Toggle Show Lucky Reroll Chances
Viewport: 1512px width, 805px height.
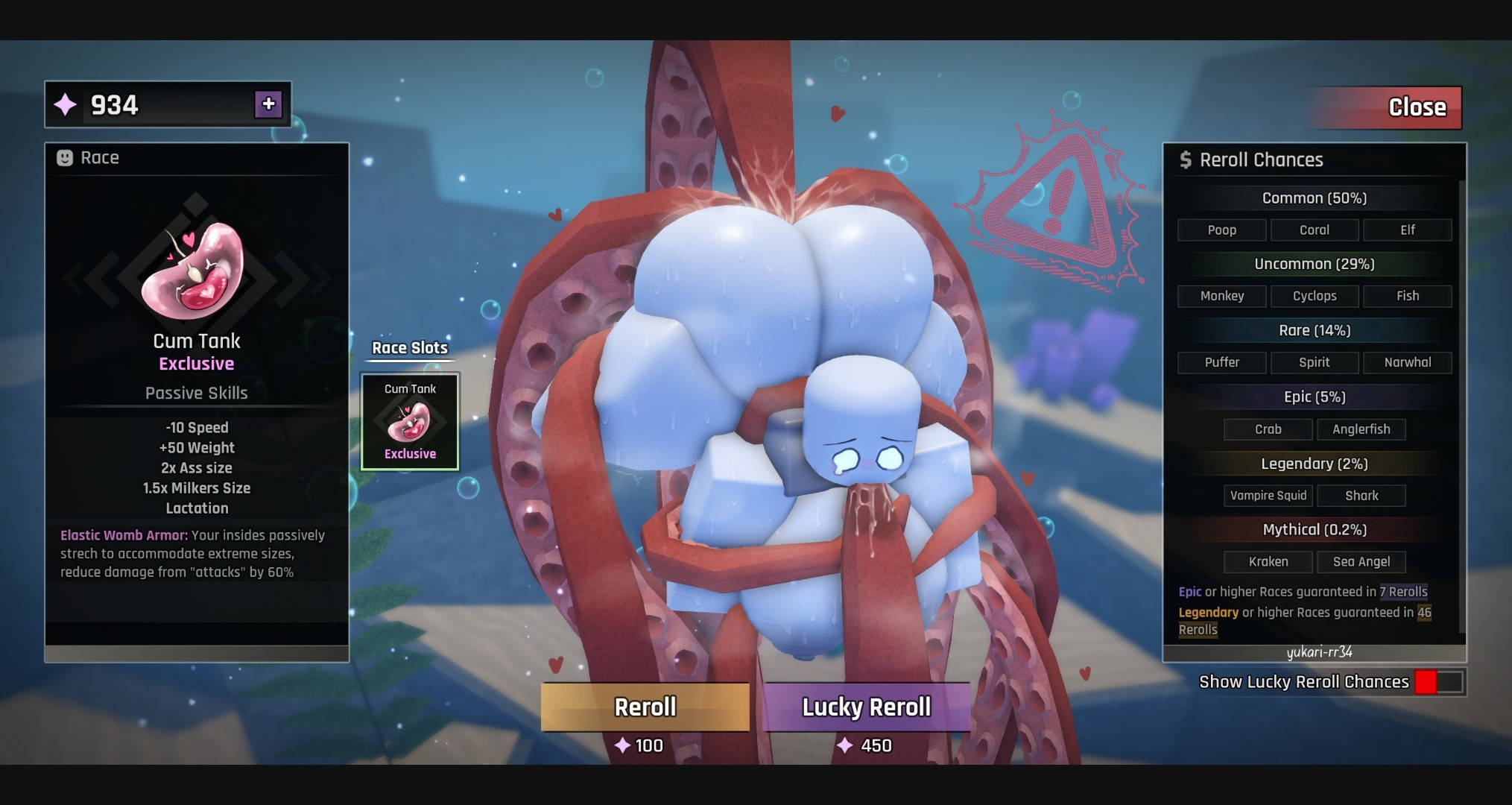click(1439, 682)
